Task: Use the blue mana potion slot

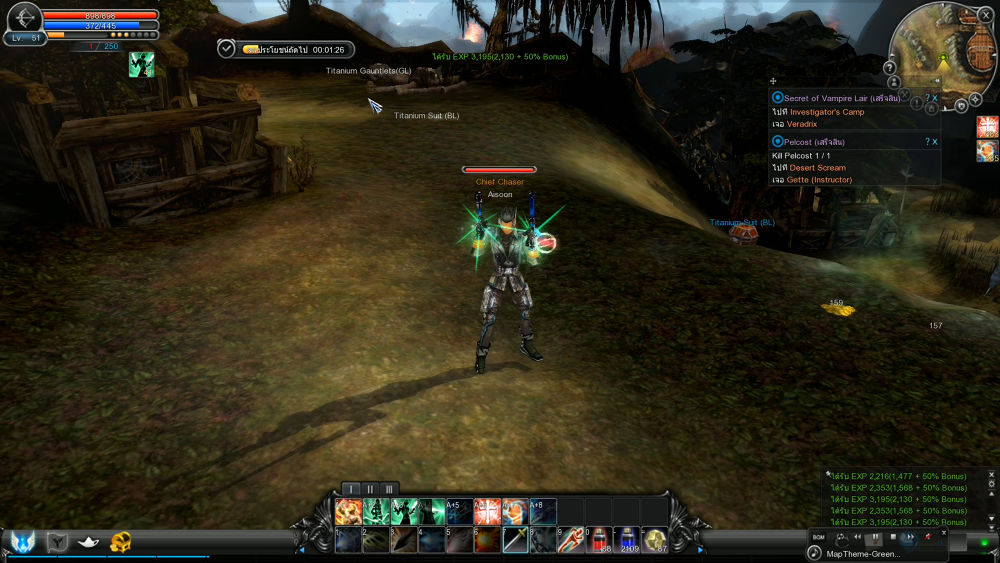Action: pos(627,541)
